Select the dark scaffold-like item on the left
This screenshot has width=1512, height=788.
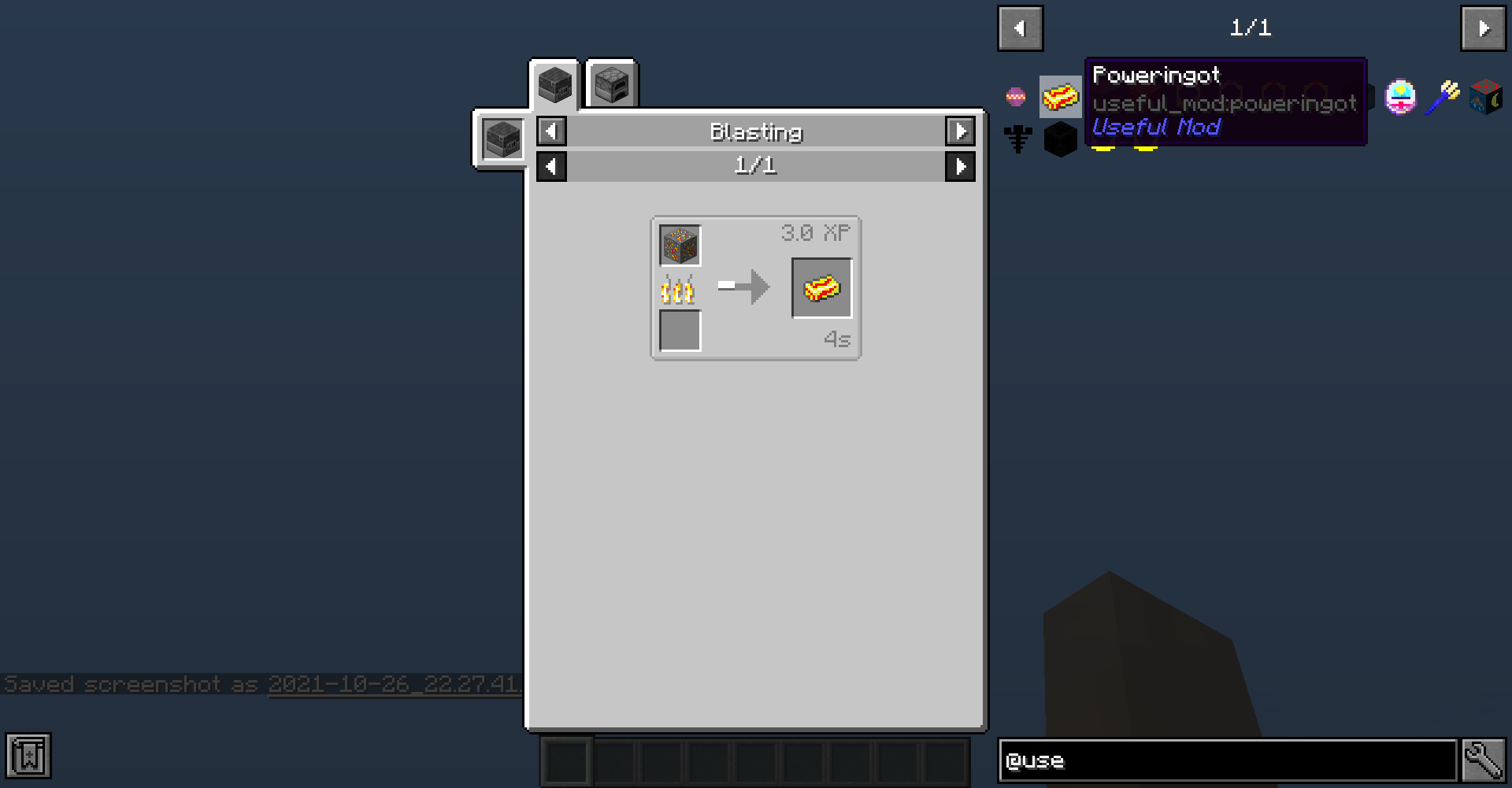tap(1017, 139)
